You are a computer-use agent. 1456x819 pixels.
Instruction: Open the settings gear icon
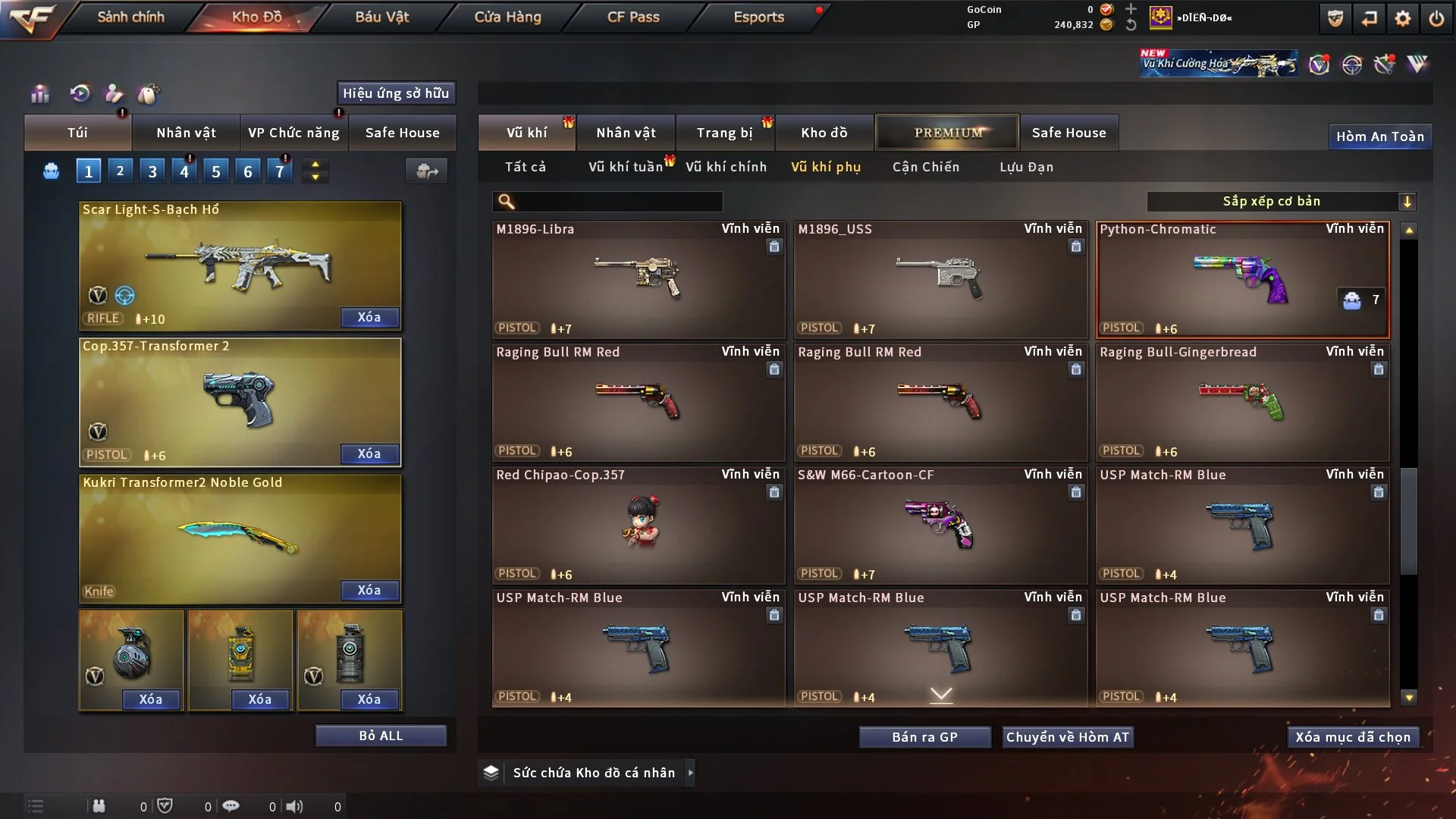pyautogui.click(x=1403, y=18)
